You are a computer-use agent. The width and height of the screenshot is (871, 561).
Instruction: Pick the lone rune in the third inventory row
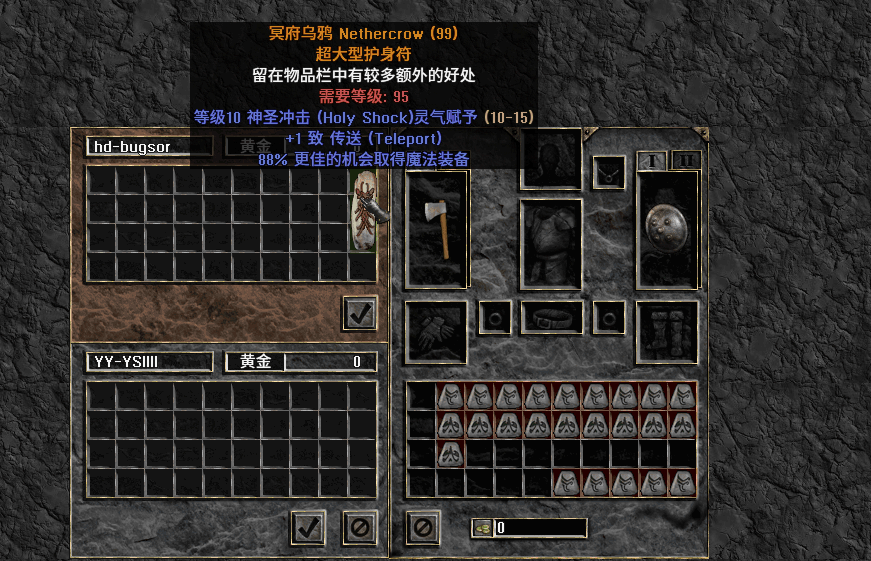pos(451,453)
